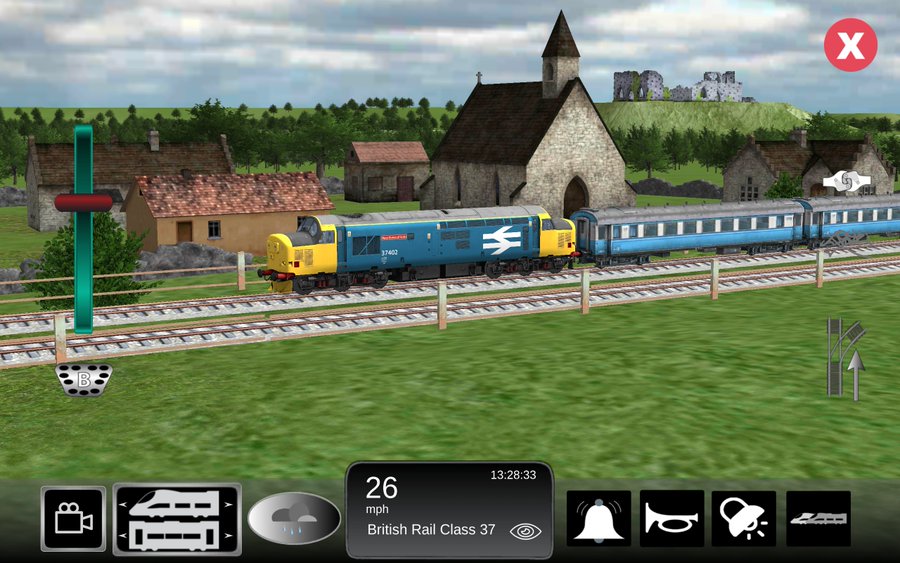Click the red throttle lever handle

(x=83, y=202)
